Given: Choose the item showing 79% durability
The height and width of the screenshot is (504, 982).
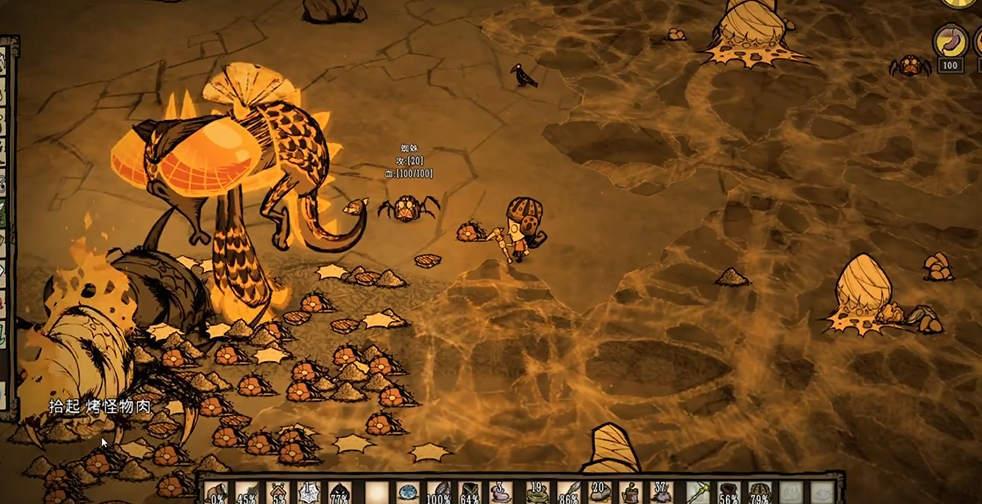Looking at the screenshot, I should pos(759,493).
